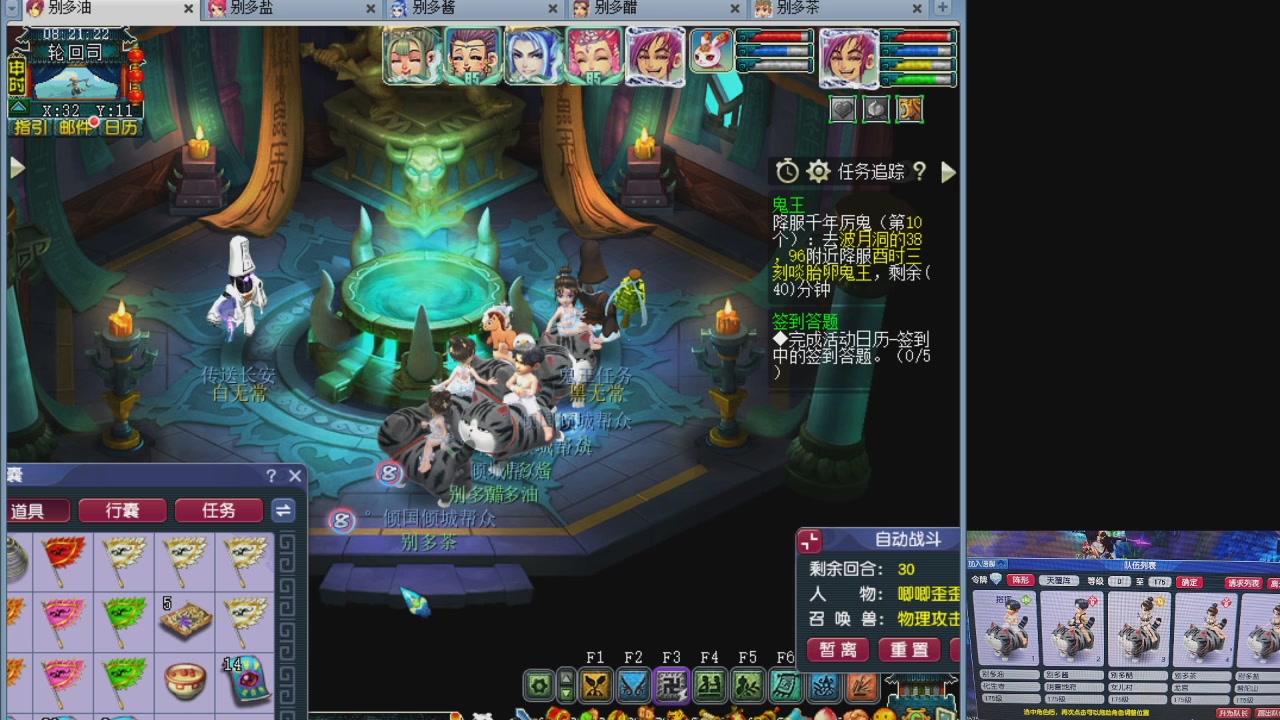
Task: Expand the small arrow at the left screen edge
Action: [x=16, y=167]
